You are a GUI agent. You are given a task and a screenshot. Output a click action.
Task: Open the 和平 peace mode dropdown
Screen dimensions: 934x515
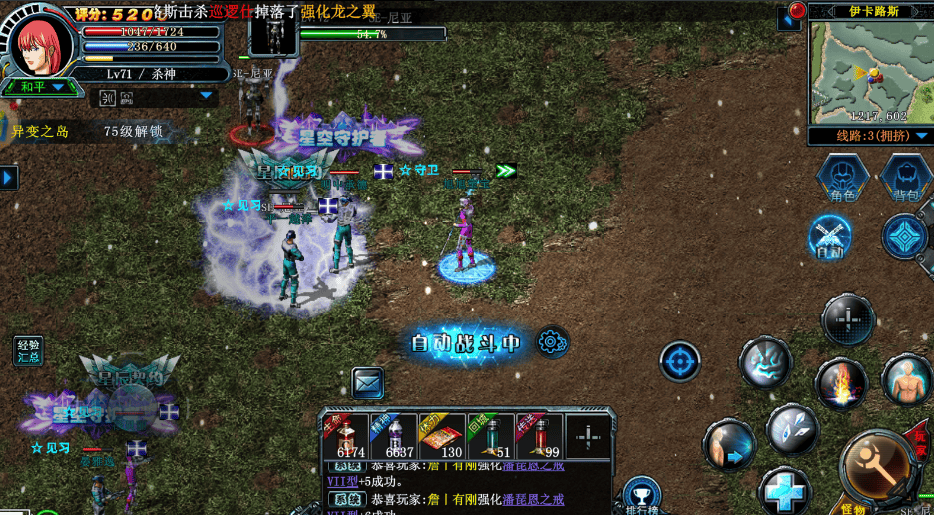[x=40, y=87]
